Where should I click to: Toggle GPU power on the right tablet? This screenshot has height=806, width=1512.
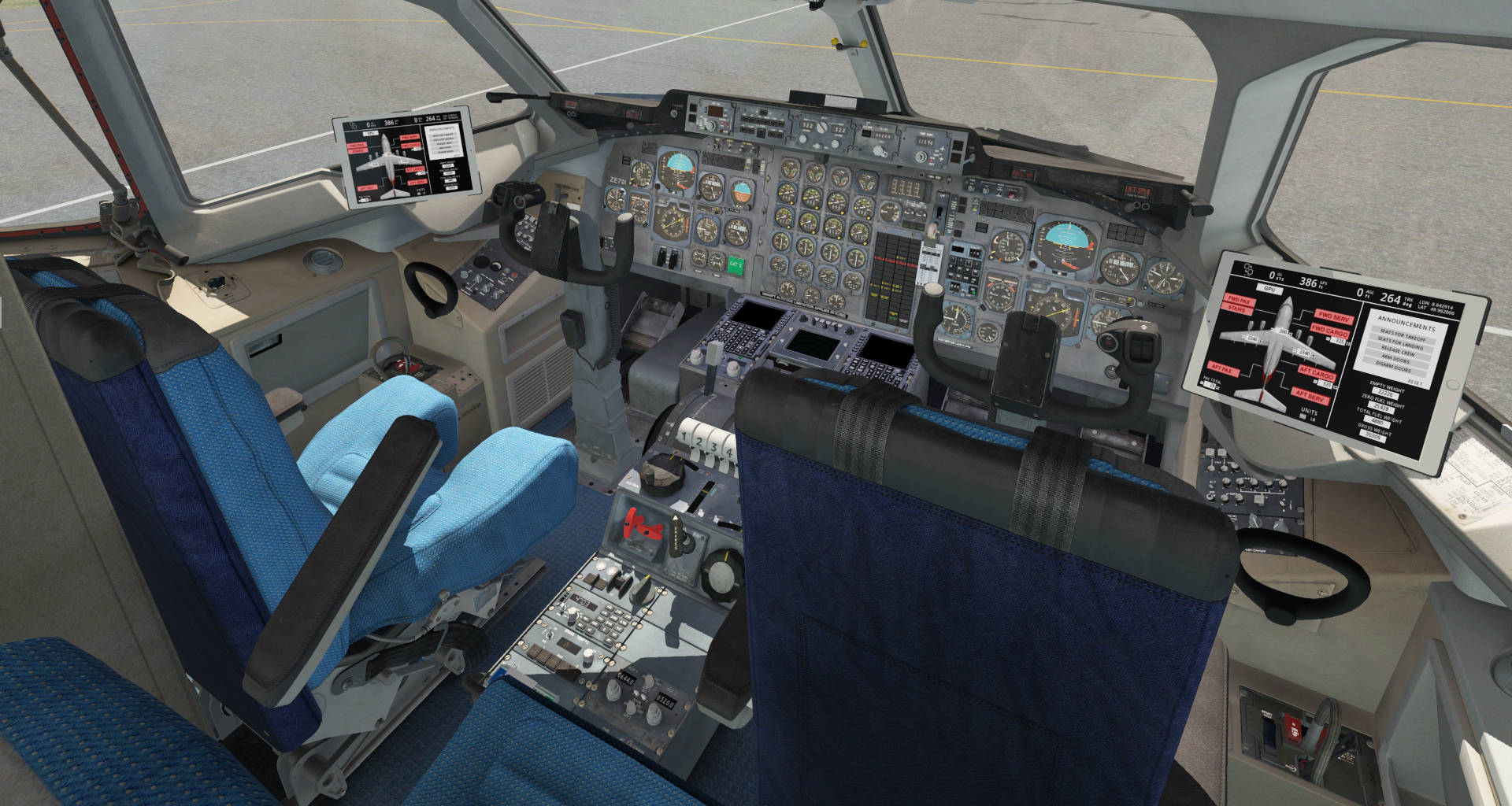click(x=1270, y=290)
